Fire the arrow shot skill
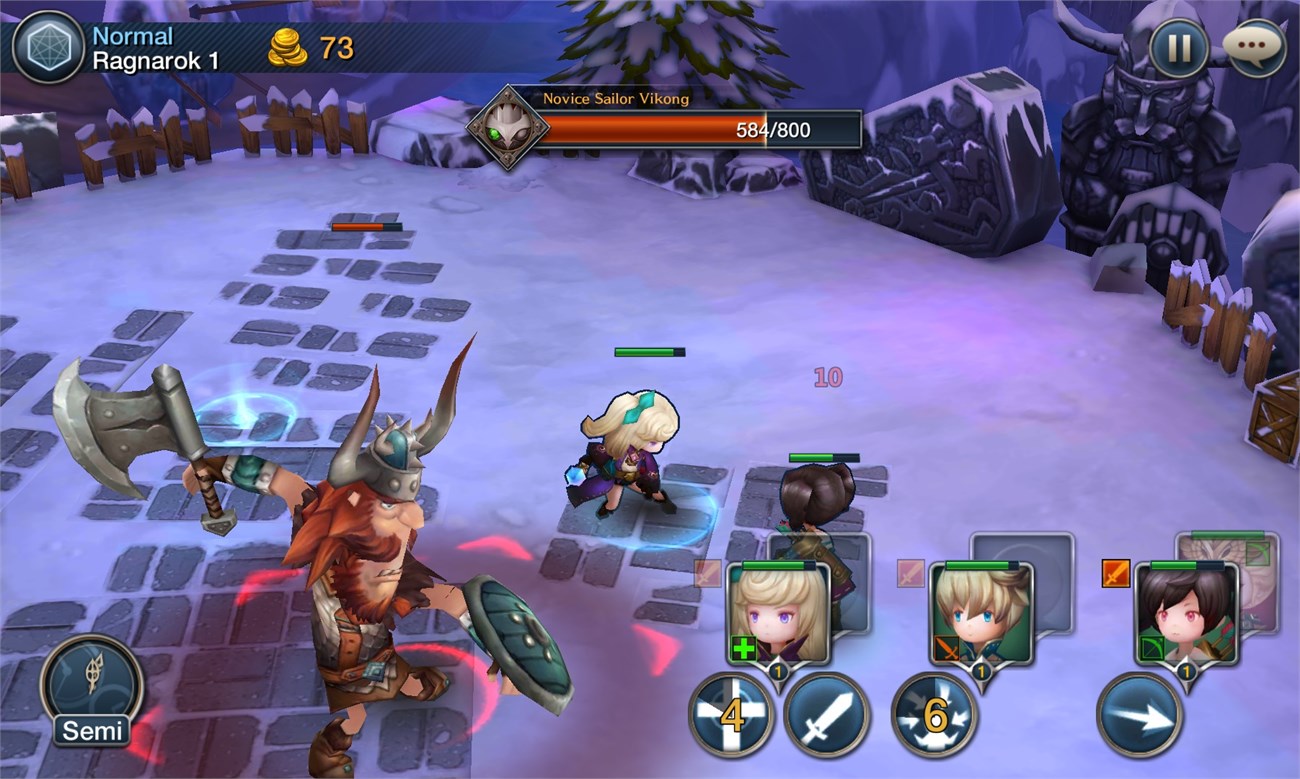The width and height of the screenshot is (1300, 779). [x=1139, y=714]
